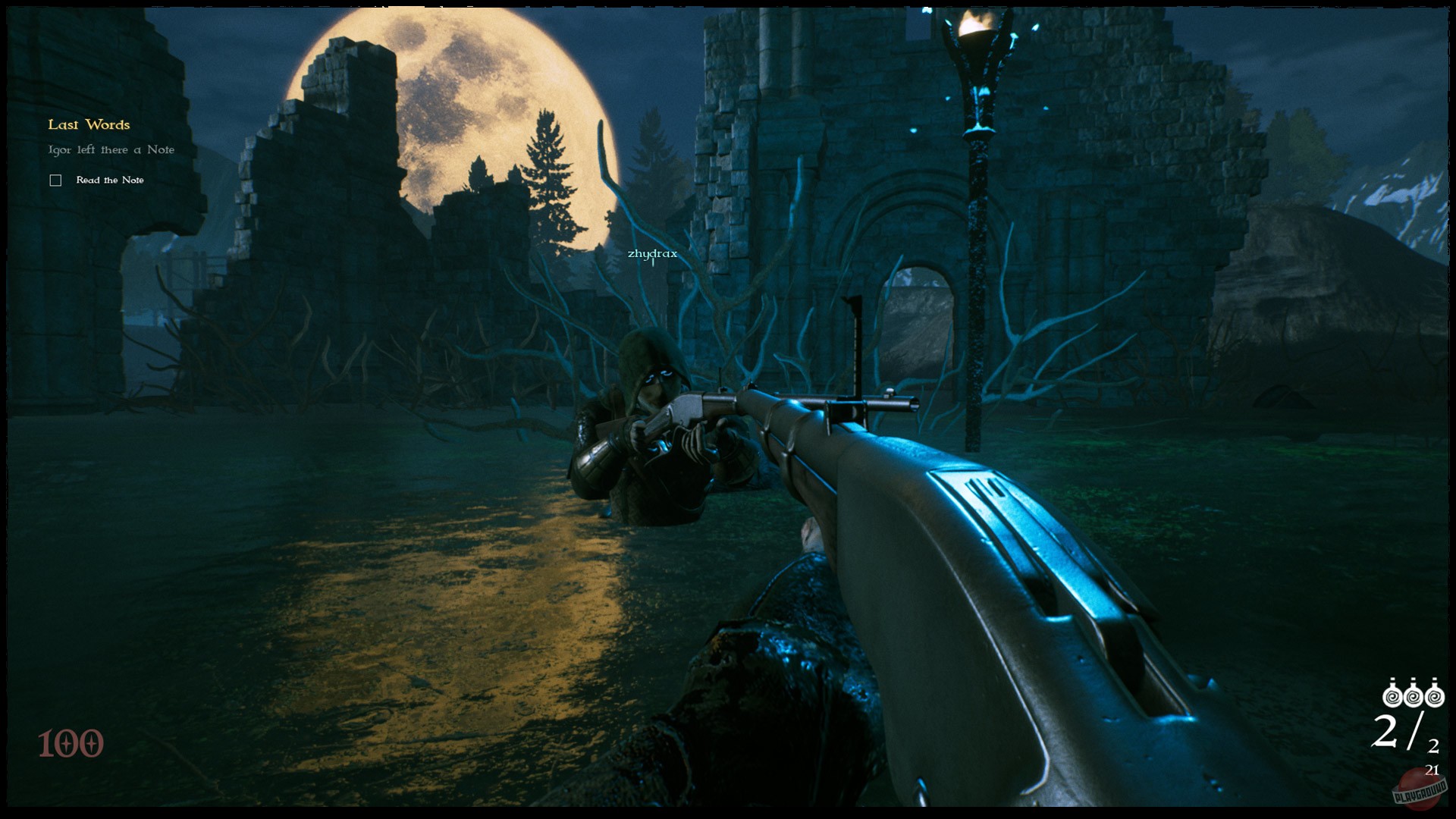The image size is (1456, 819).
Task: Click the objective text Igor left there a Note
Action: pyautogui.click(x=111, y=149)
